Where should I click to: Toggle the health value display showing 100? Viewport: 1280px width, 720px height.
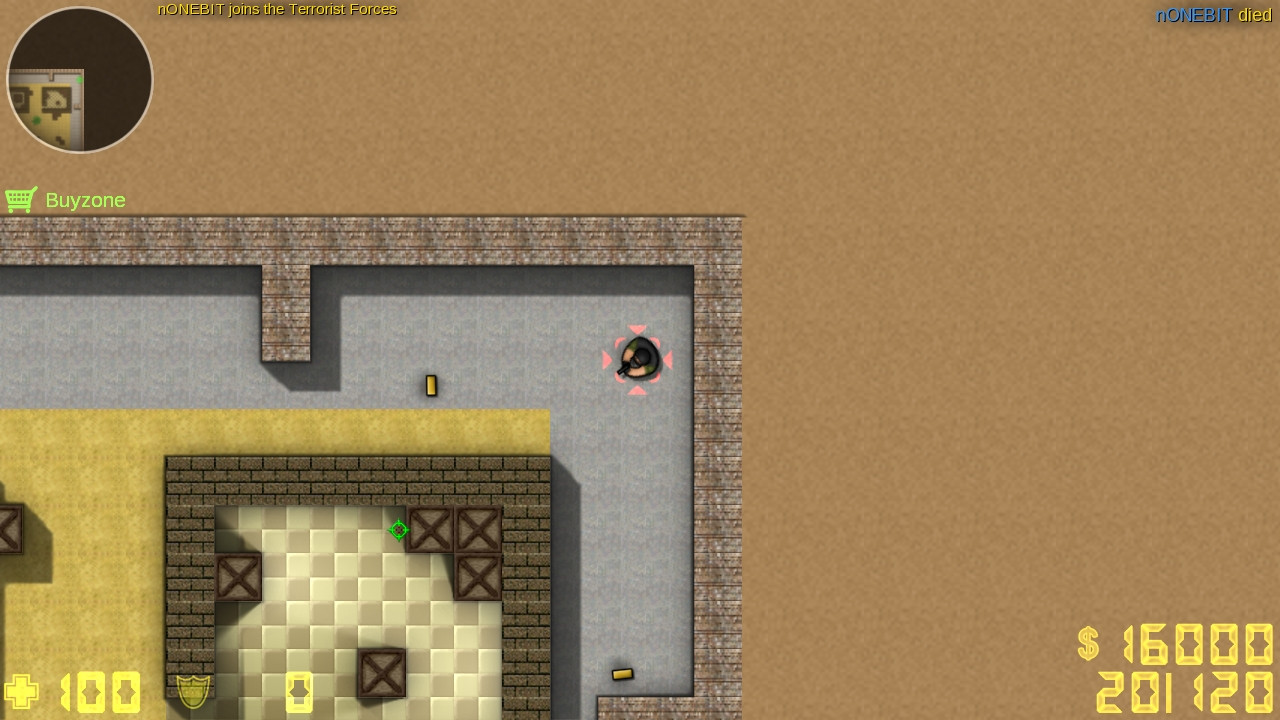100,692
